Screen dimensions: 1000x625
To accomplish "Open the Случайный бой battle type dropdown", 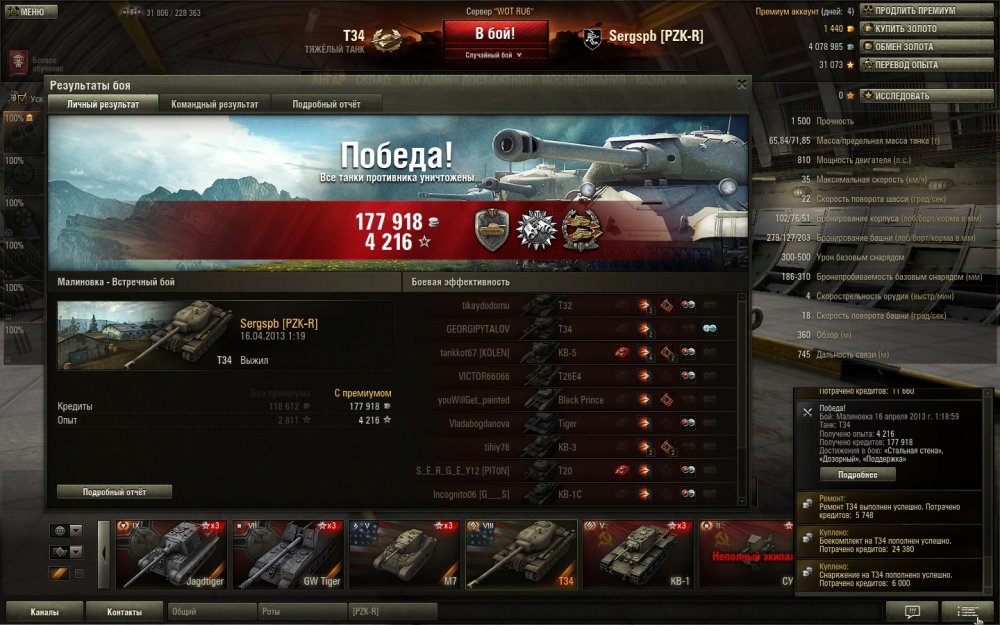I will [x=496, y=55].
